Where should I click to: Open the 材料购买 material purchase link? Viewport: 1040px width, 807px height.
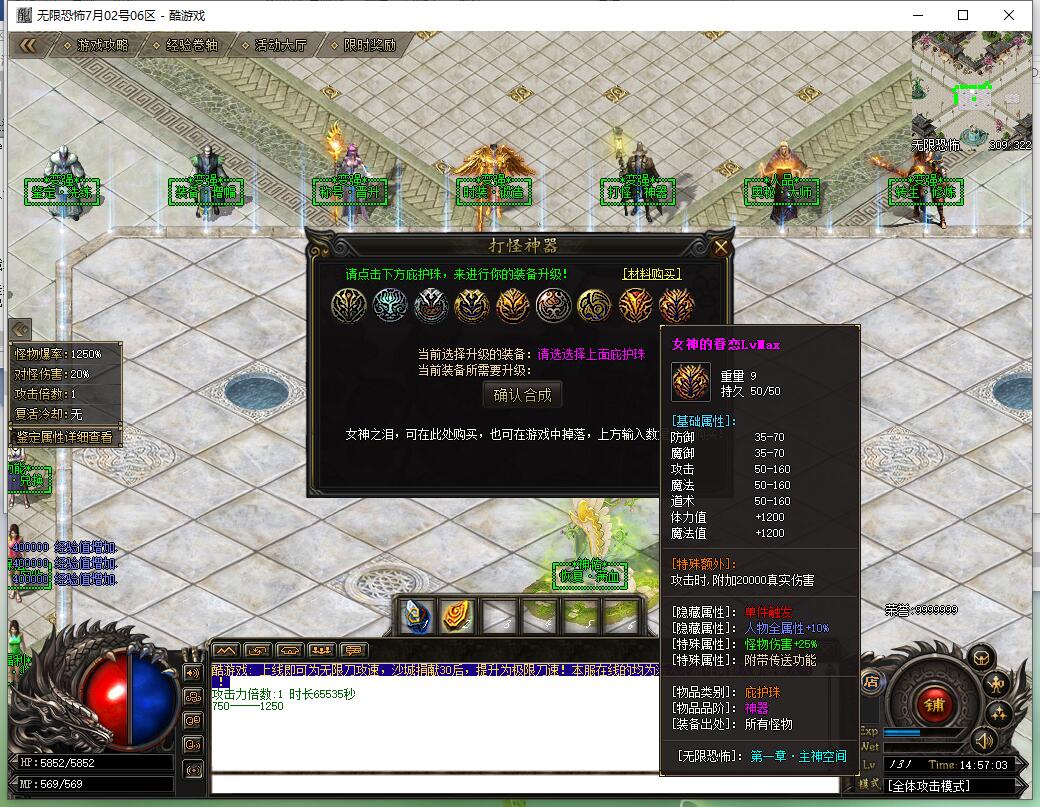[x=651, y=274]
